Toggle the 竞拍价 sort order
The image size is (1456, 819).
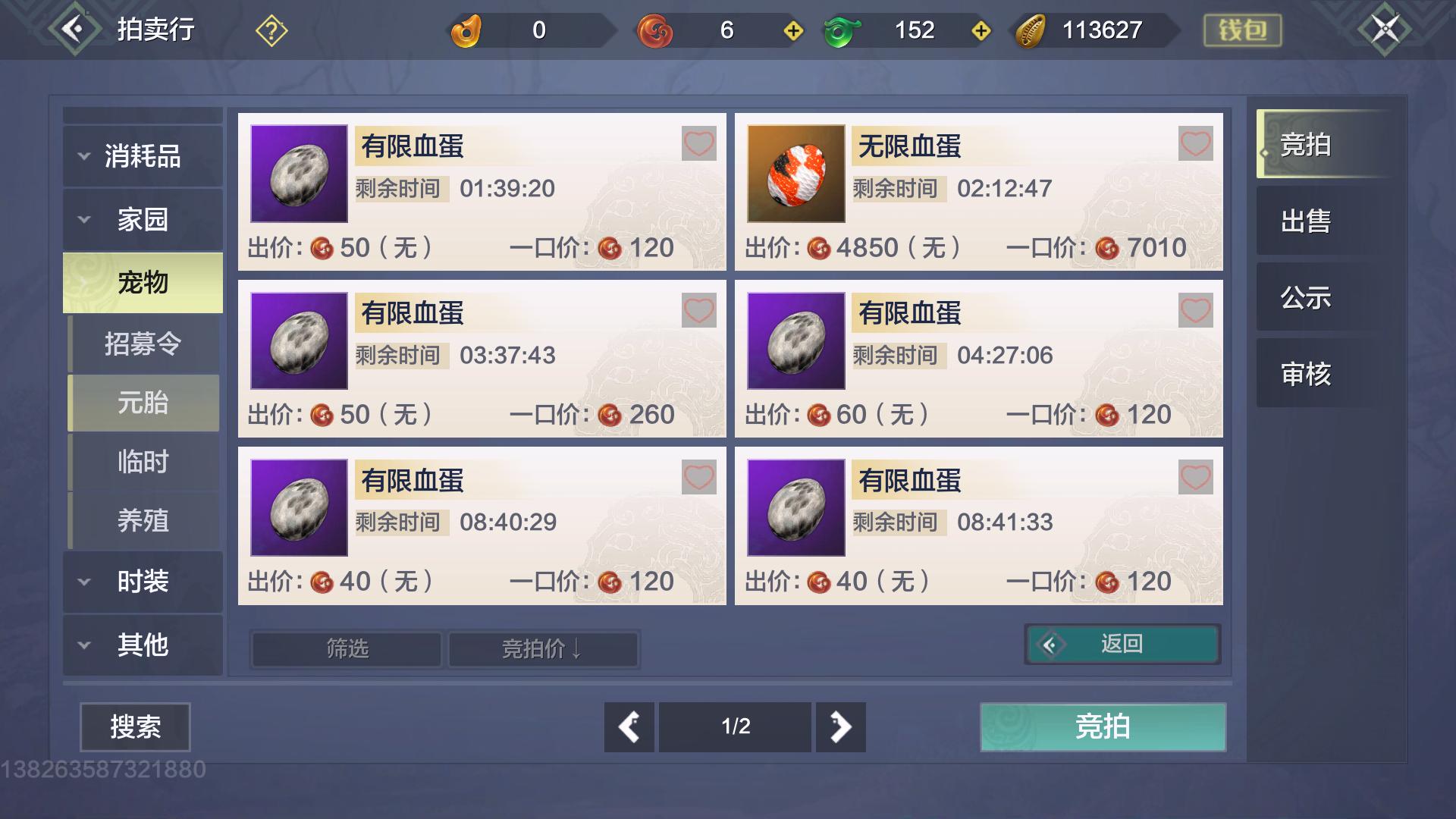click(x=544, y=649)
